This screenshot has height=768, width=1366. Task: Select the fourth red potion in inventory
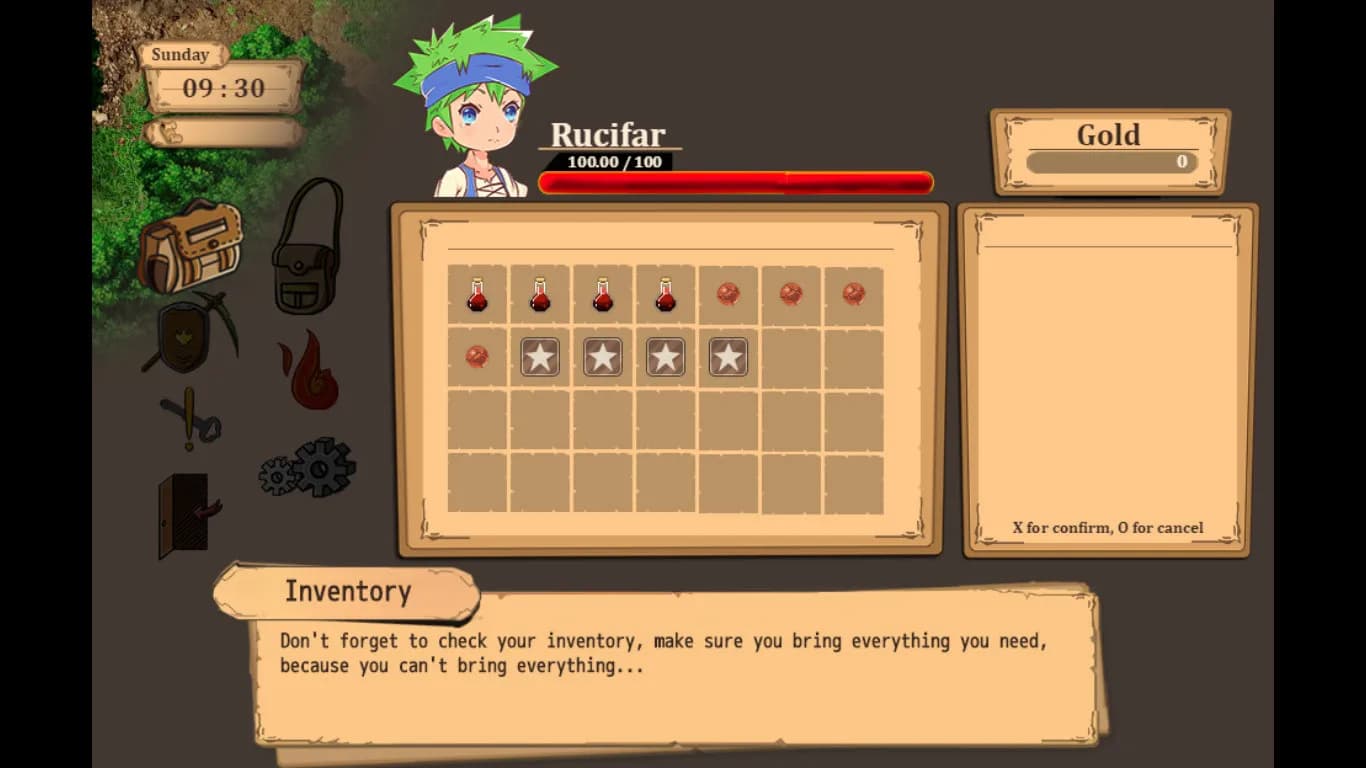pyautogui.click(x=665, y=293)
